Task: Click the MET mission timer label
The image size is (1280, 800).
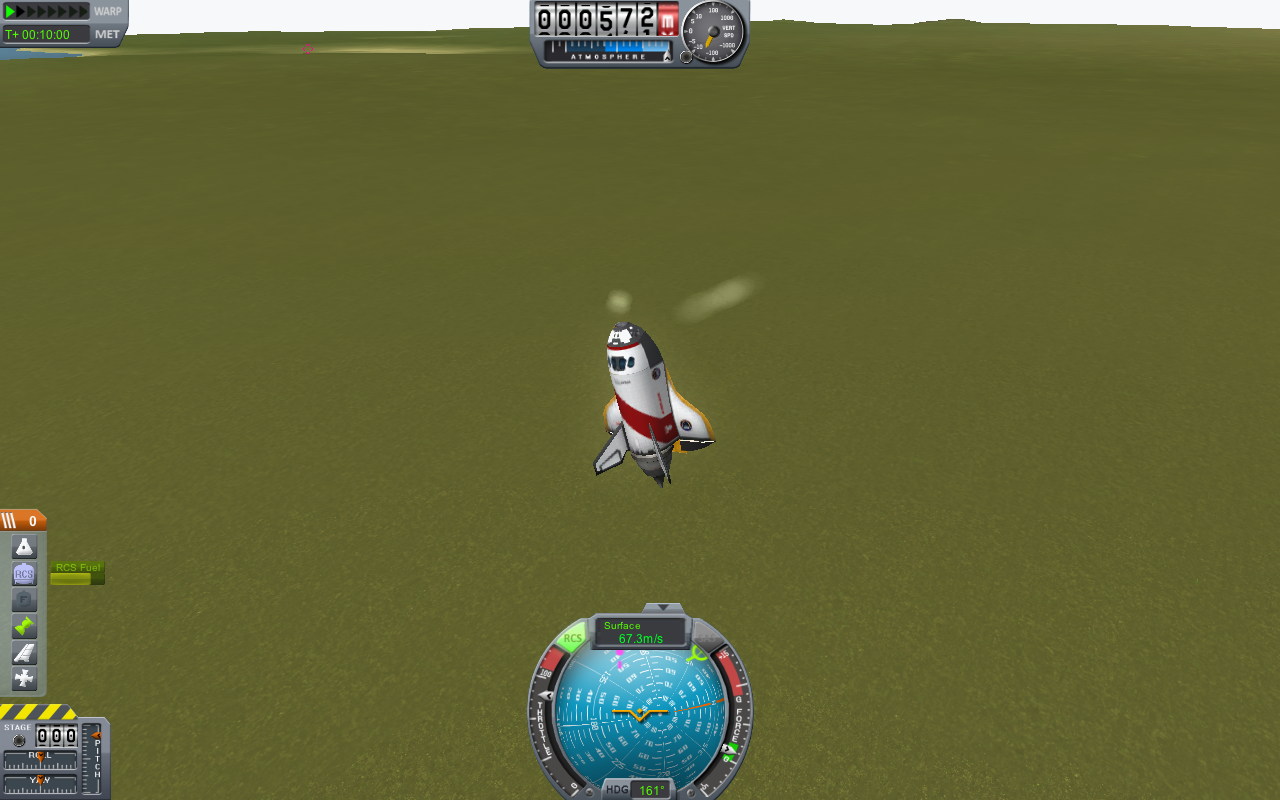Action: tap(106, 33)
